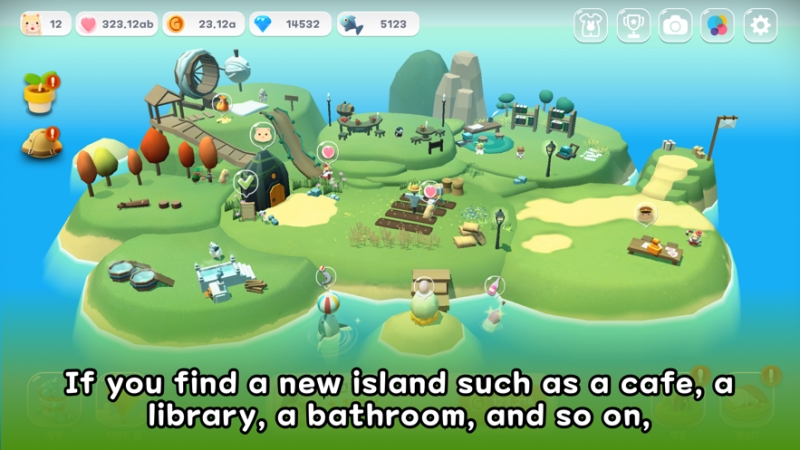
Task: Open the settings gear menu
Action: click(x=761, y=25)
